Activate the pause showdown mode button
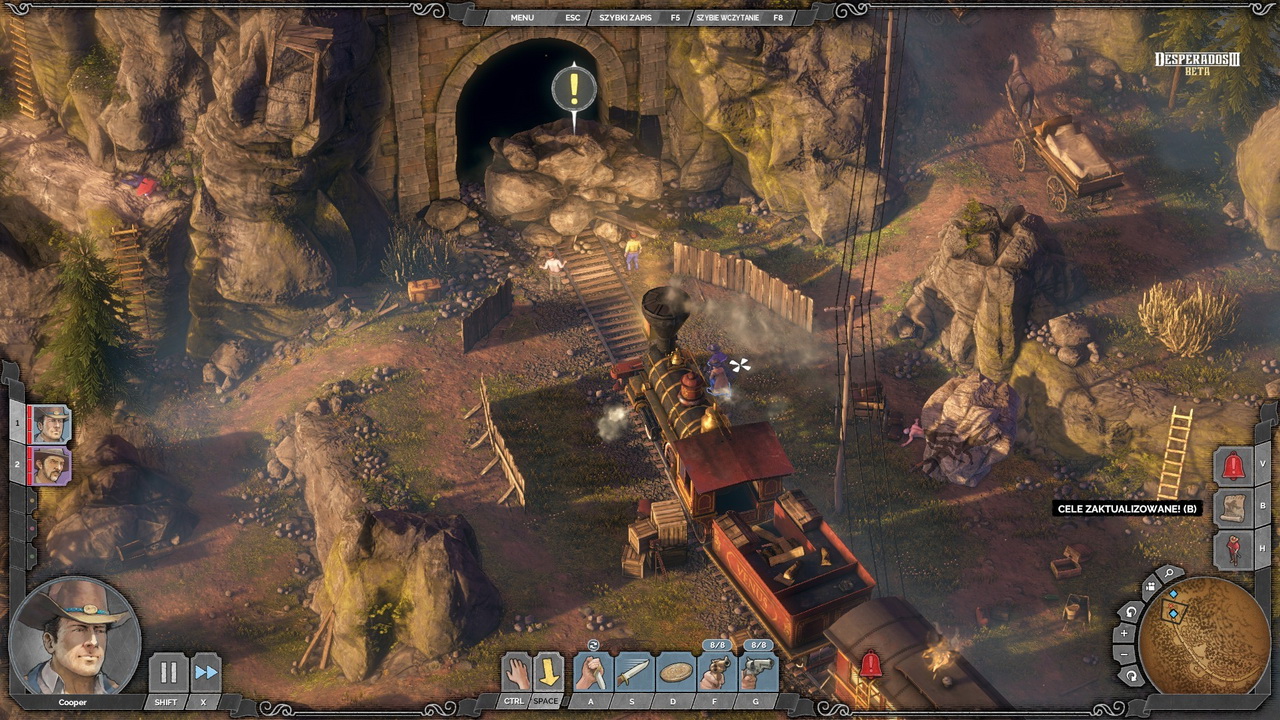Screen dimensions: 1280x720 (168, 672)
